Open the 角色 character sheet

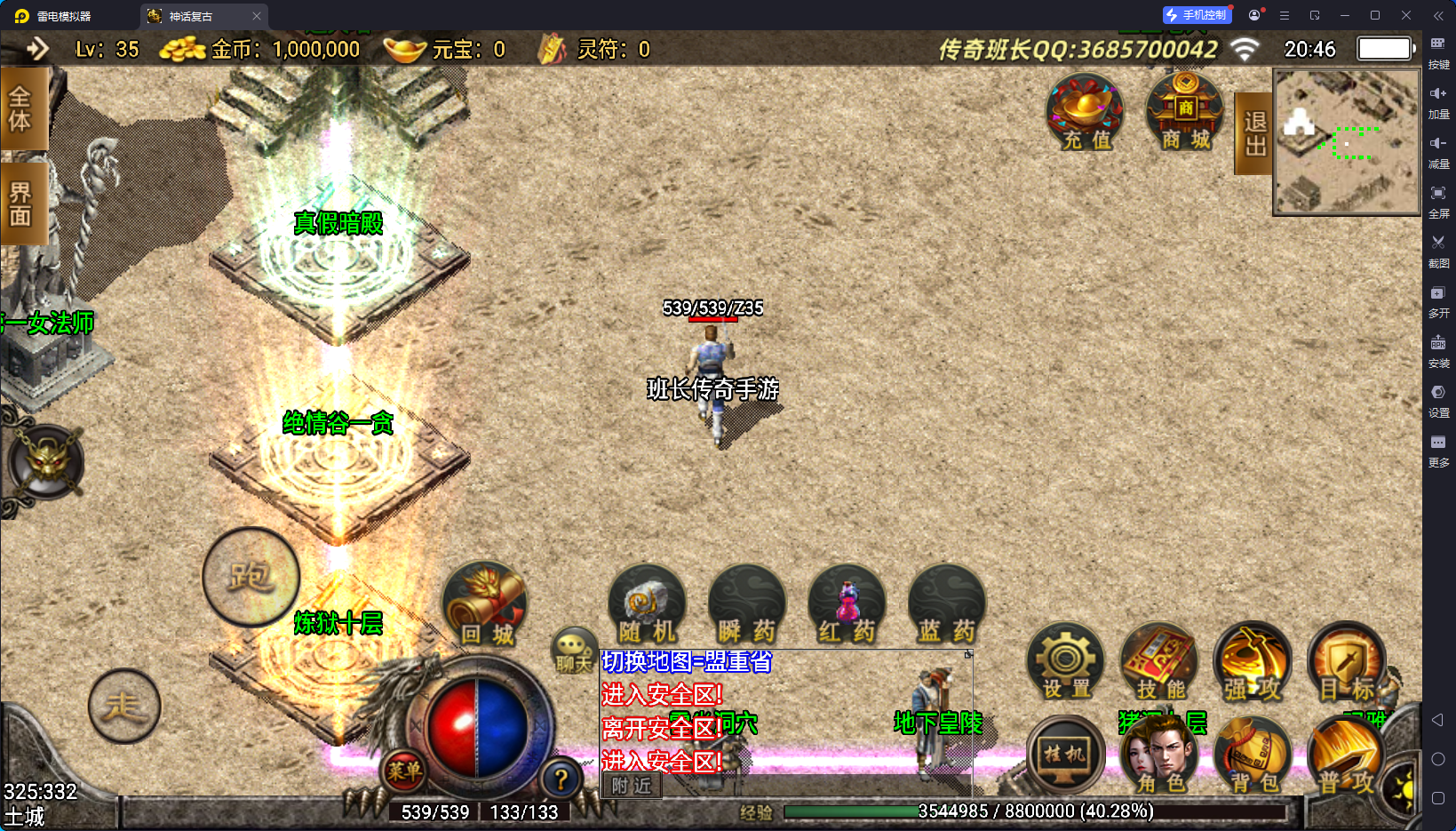1159,757
